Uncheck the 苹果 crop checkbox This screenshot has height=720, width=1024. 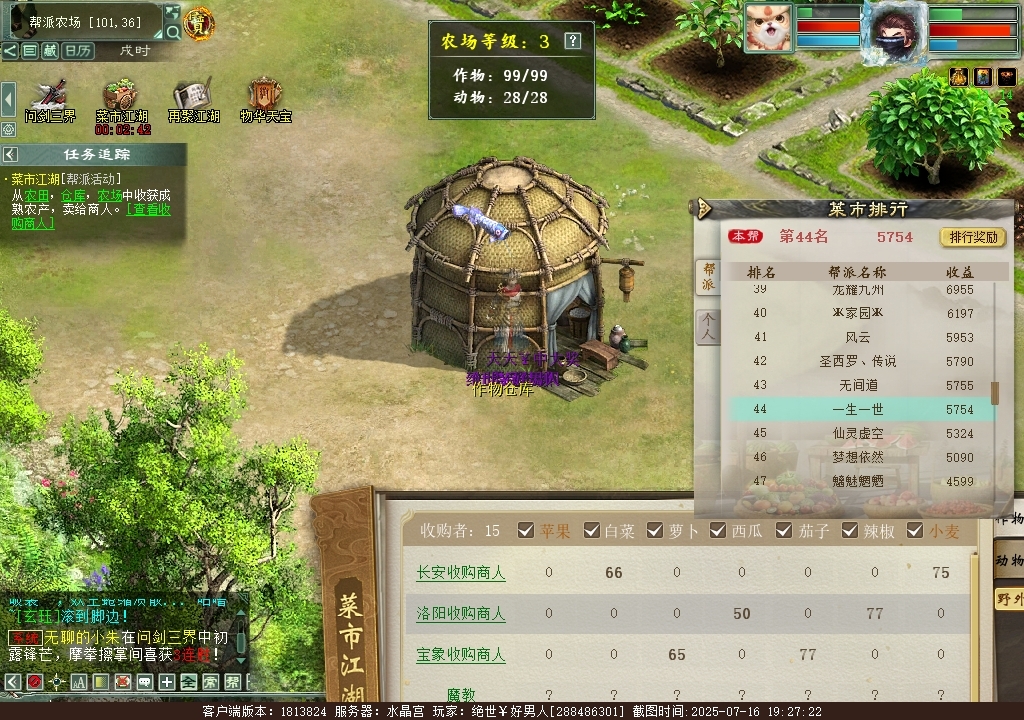pyautogui.click(x=526, y=531)
